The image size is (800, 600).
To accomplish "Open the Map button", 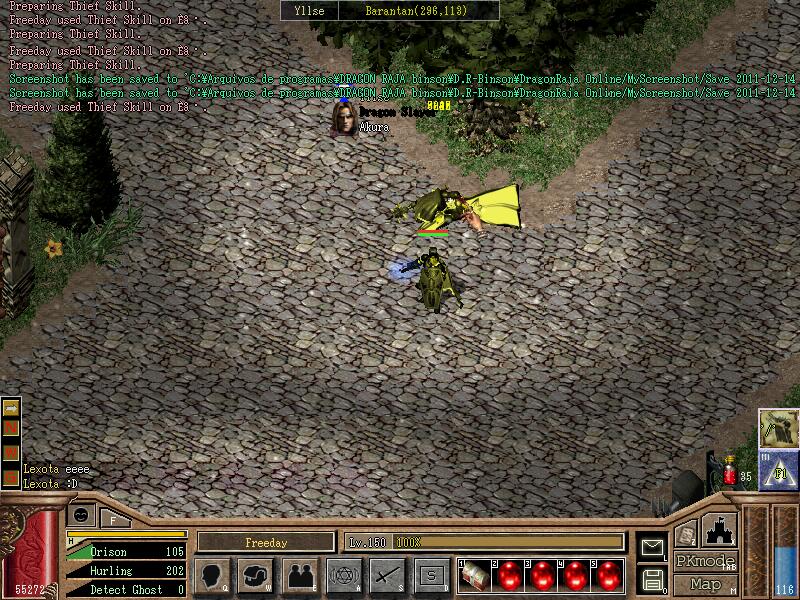I will [705, 584].
